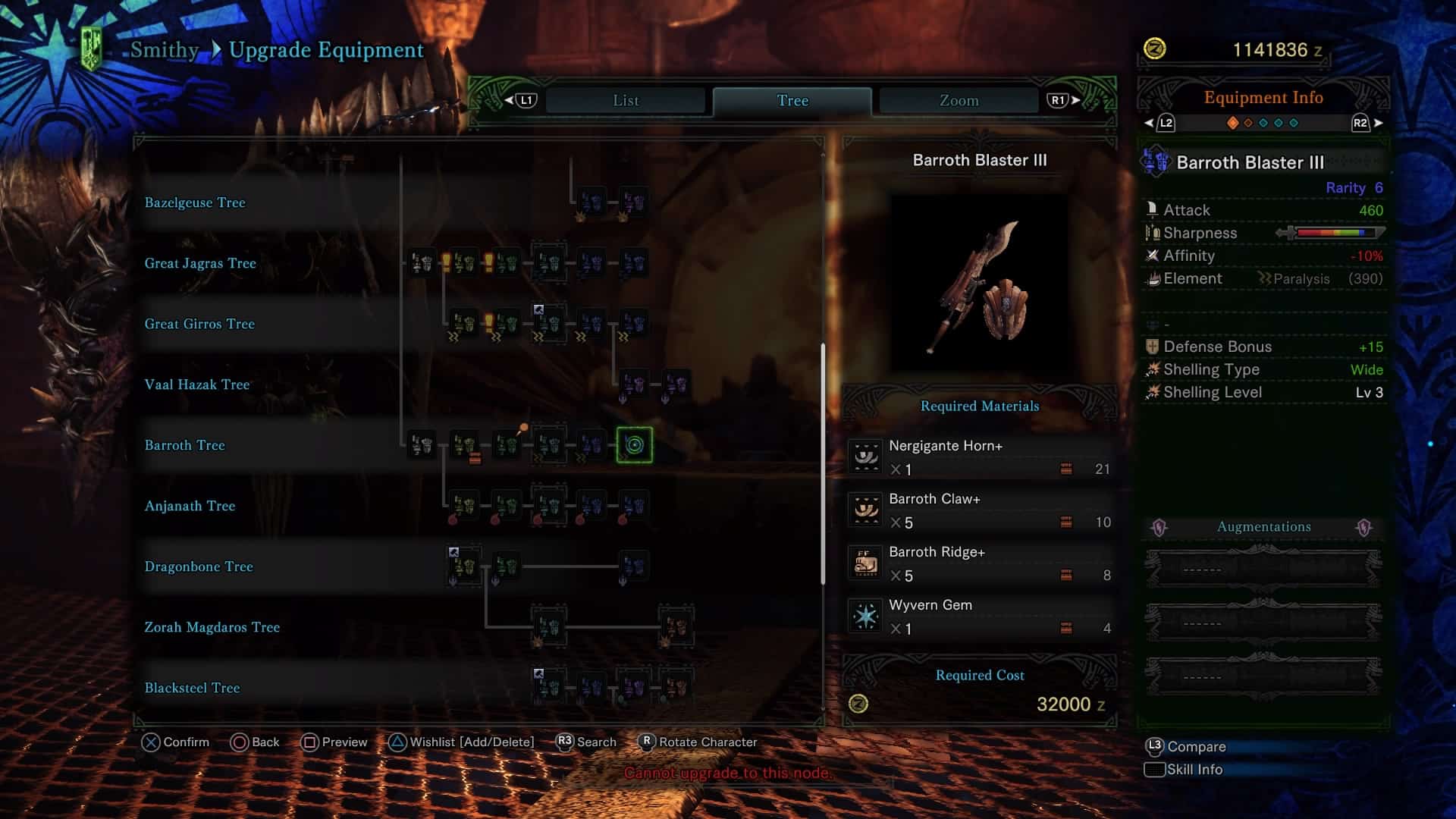
Task: Click the weapon icon beside Barroth Blaster III name
Action: 1156,162
